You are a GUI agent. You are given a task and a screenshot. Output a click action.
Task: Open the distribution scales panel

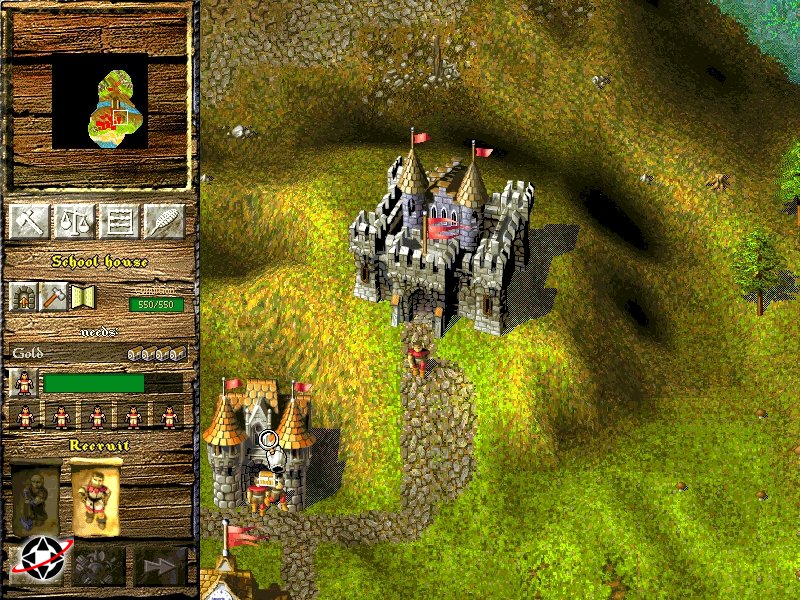click(75, 221)
